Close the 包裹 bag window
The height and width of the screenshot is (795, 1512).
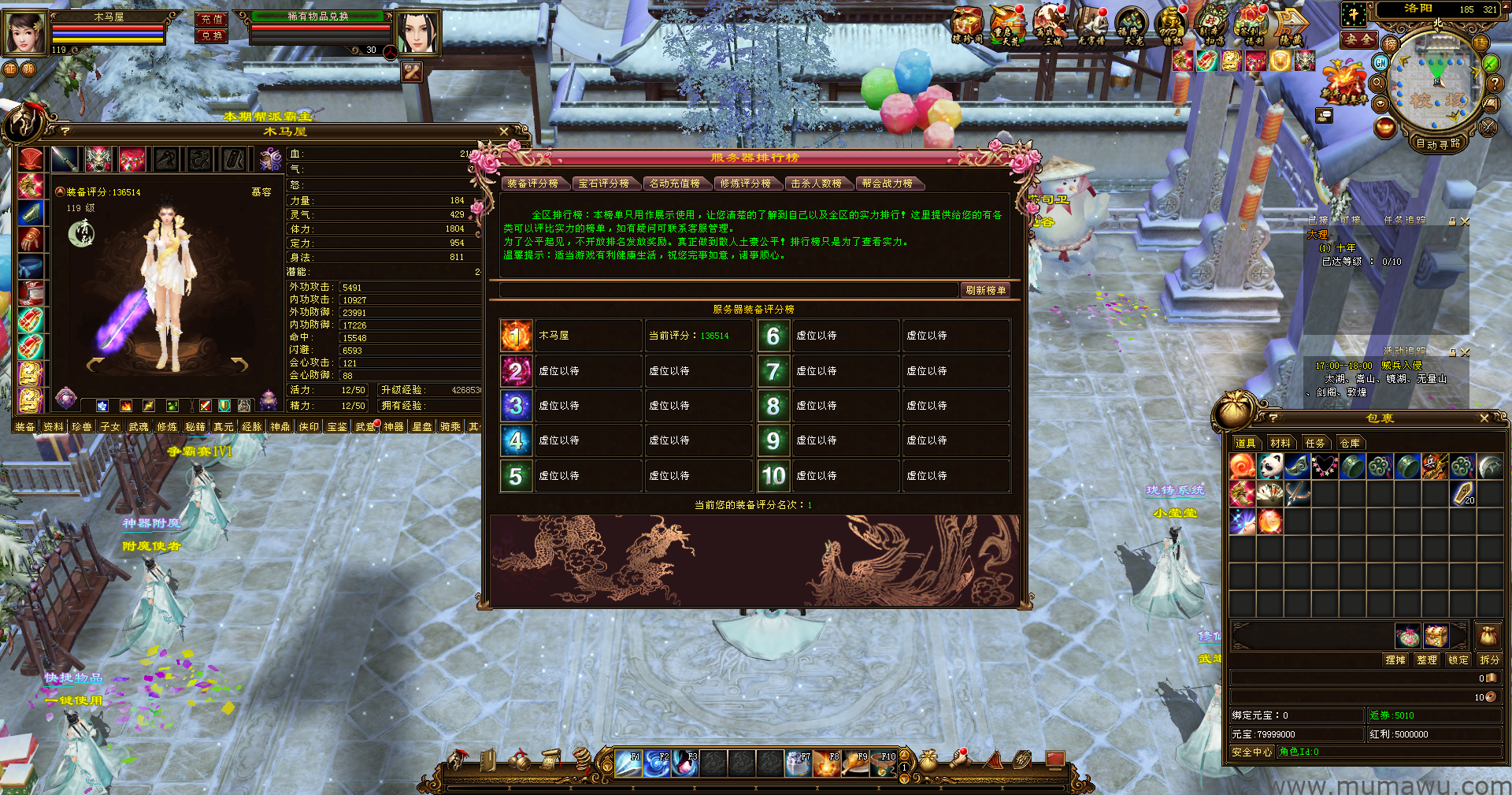[1484, 418]
